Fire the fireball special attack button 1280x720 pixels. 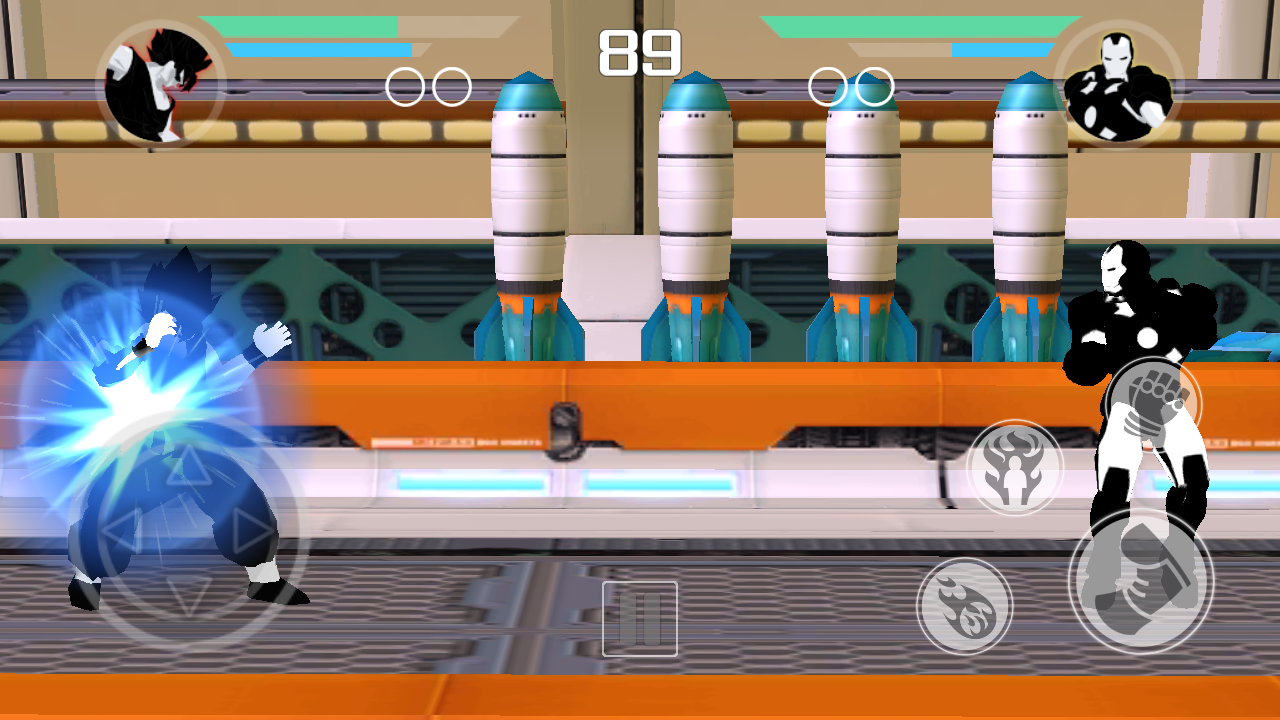click(x=965, y=606)
